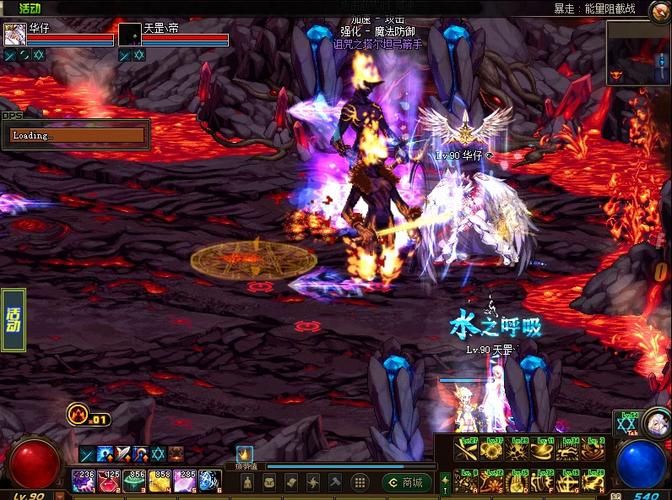The image size is (672, 500).
Task: Click the DPS Loading panel
Action: (76, 134)
